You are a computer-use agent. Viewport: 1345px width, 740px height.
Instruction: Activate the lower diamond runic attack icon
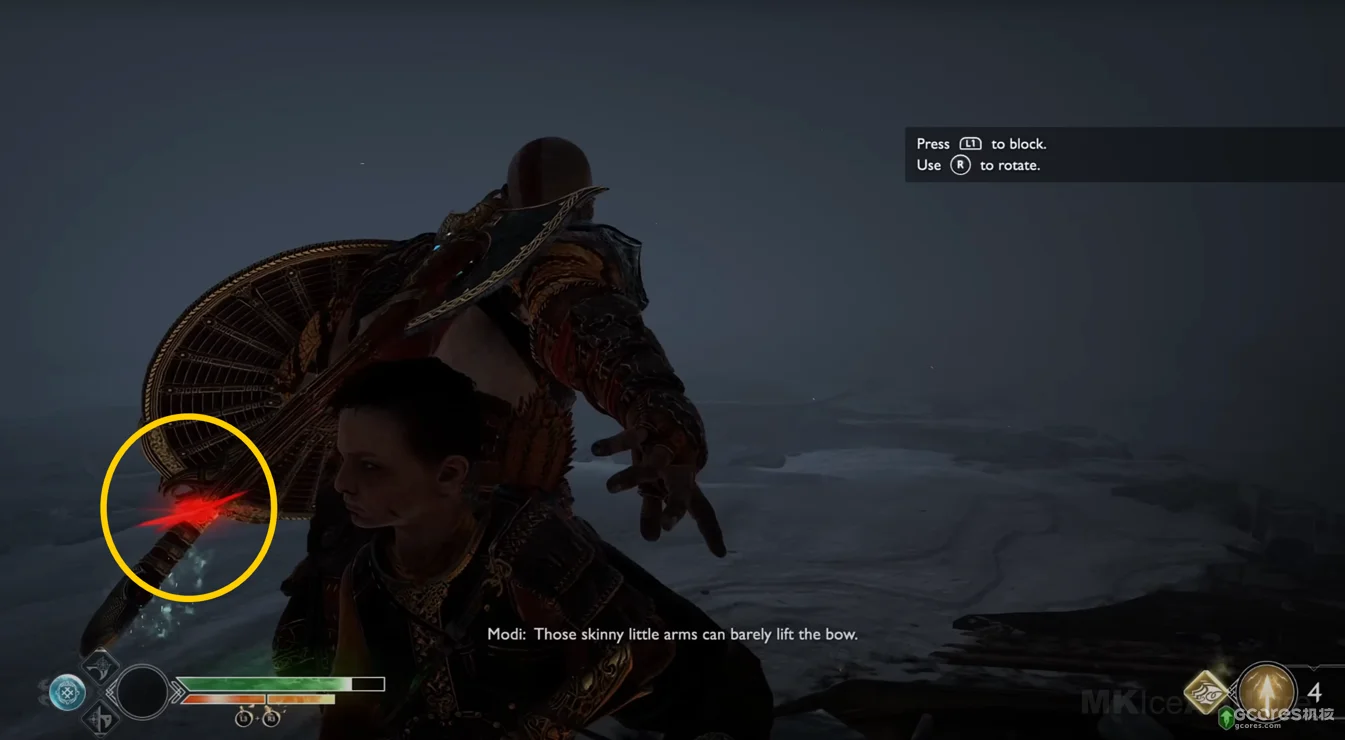pyautogui.click(x=100, y=718)
